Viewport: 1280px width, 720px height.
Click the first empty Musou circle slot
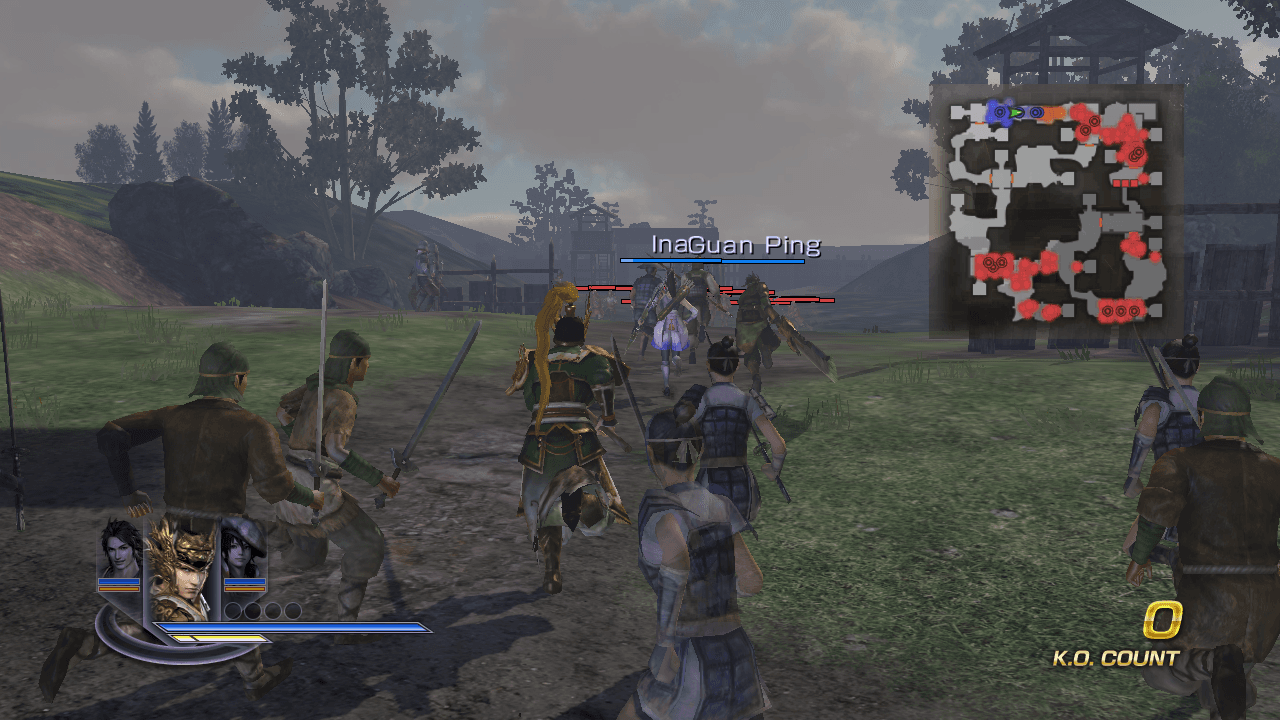click(233, 610)
